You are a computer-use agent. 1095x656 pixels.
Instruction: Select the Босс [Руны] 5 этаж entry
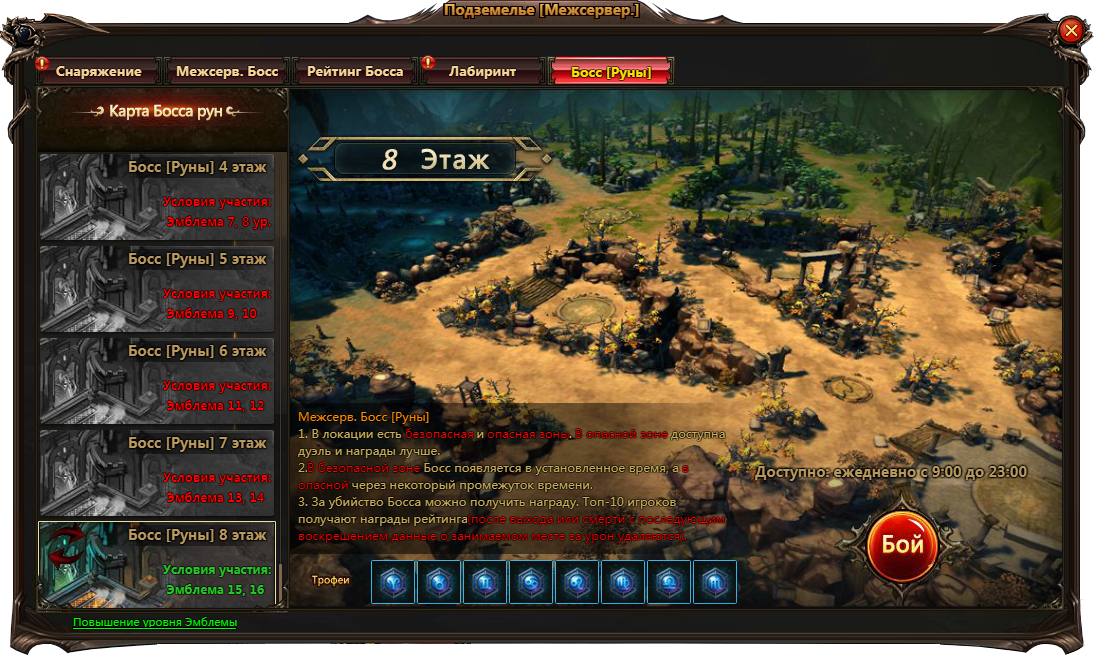pyautogui.click(x=157, y=288)
